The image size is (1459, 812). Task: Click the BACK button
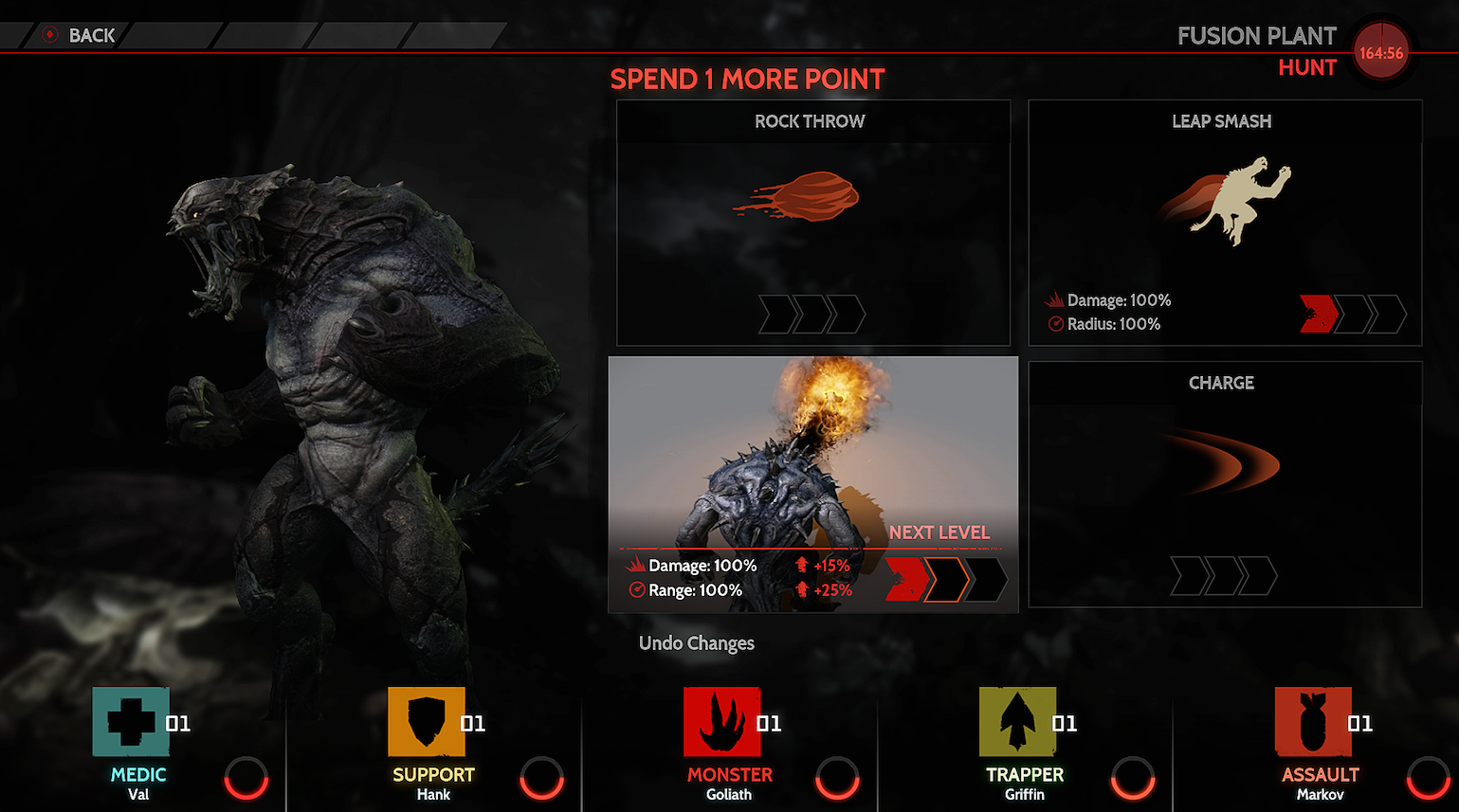[80, 35]
